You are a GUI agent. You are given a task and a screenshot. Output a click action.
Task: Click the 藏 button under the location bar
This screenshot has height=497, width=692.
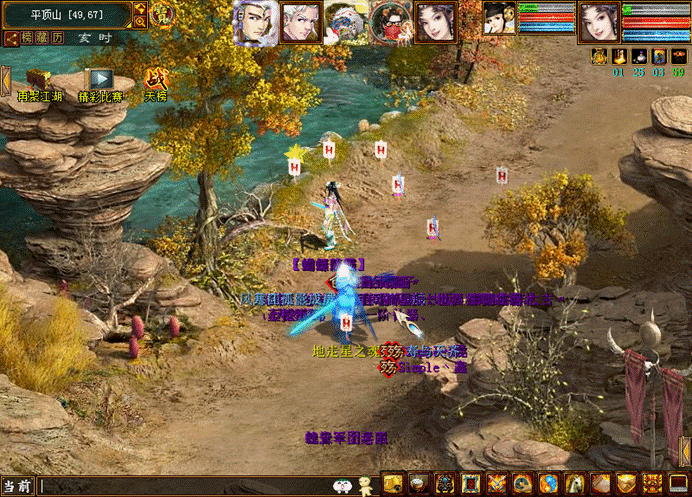pos(43,38)
